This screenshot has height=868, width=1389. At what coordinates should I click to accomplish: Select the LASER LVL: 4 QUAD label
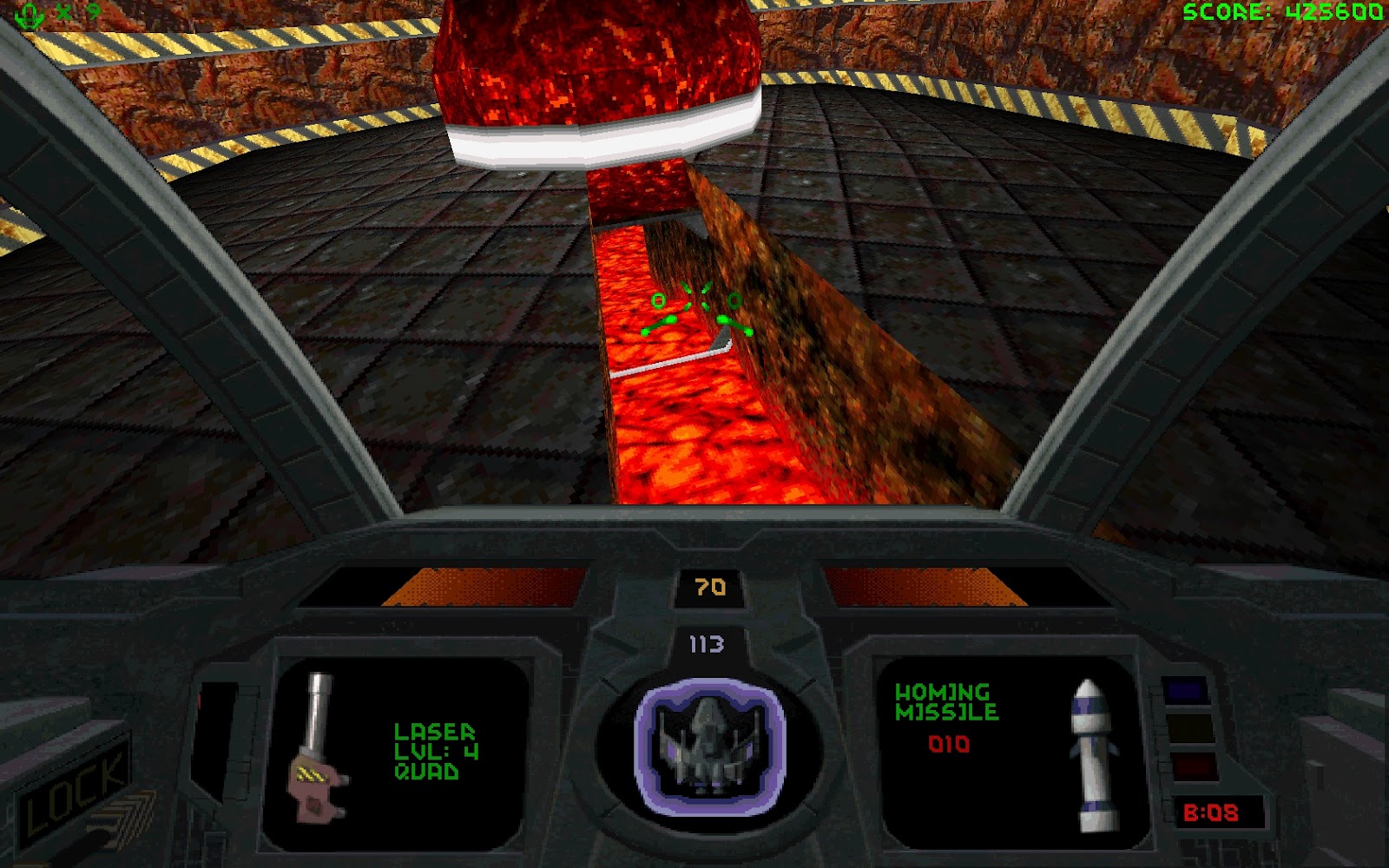click(x=434, y=751)
